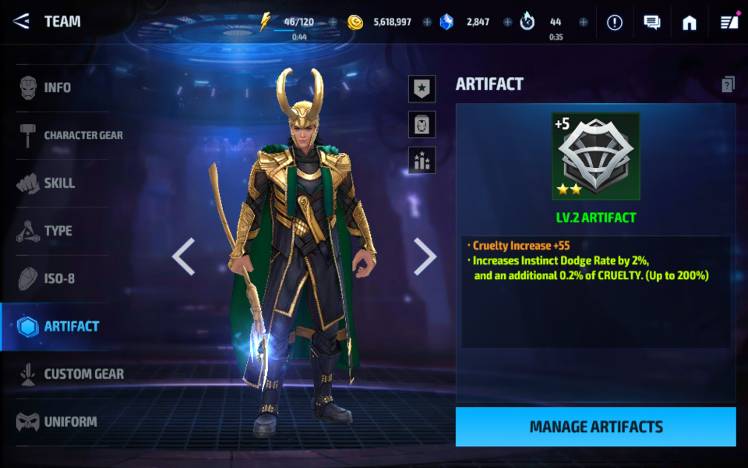Click the Manage Artifacts button

click(595, 427)
